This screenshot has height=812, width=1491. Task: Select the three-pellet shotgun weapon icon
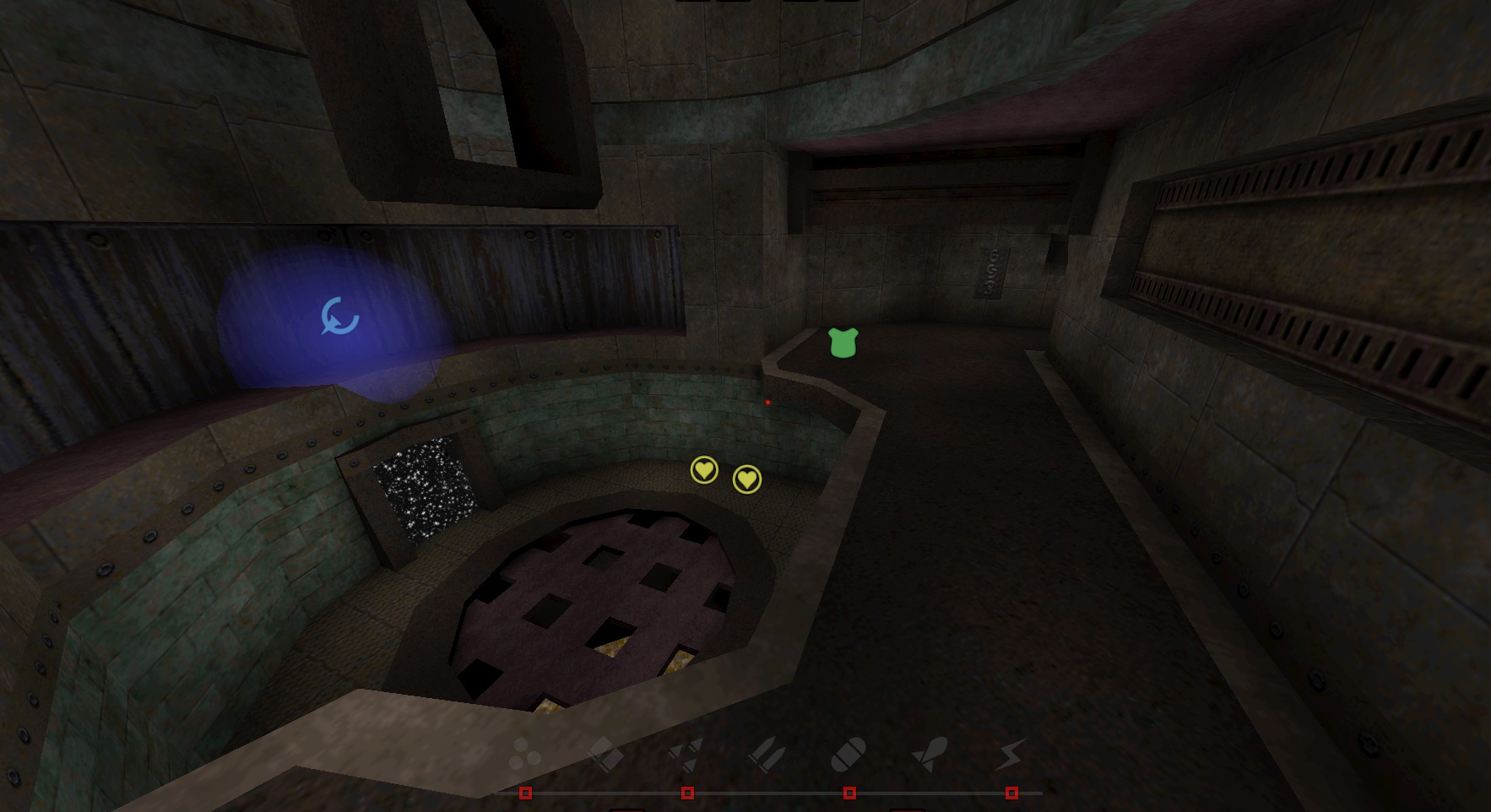[x=524, y=753]
